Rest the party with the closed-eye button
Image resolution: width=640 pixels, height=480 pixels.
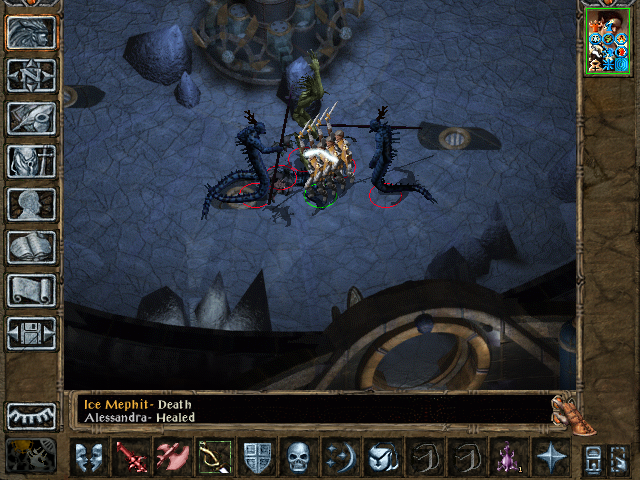point(31,415)
